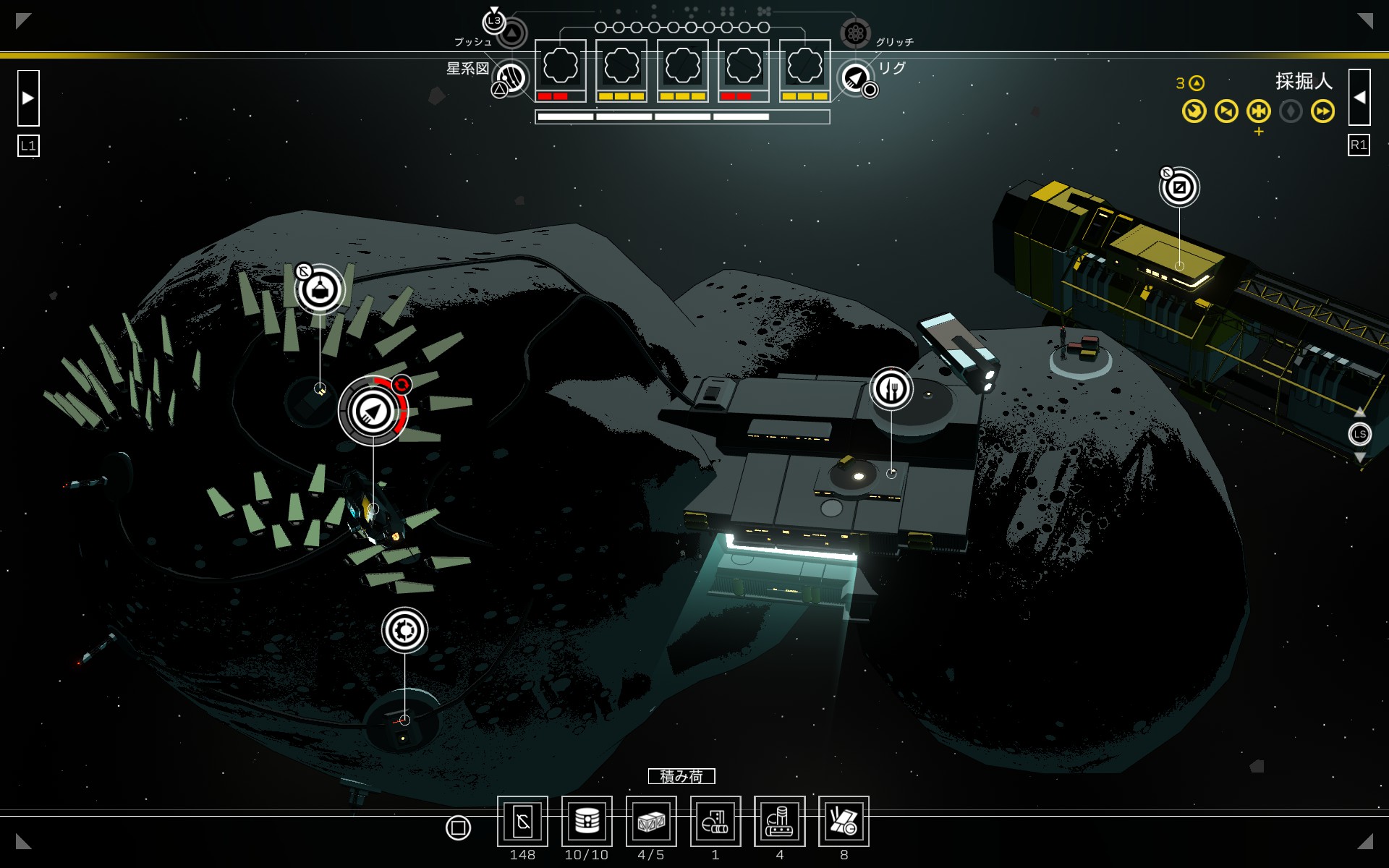Screen dimensions: 1389x868
Task: Select the locked dome marker among crystals
Action: (320, 290)
